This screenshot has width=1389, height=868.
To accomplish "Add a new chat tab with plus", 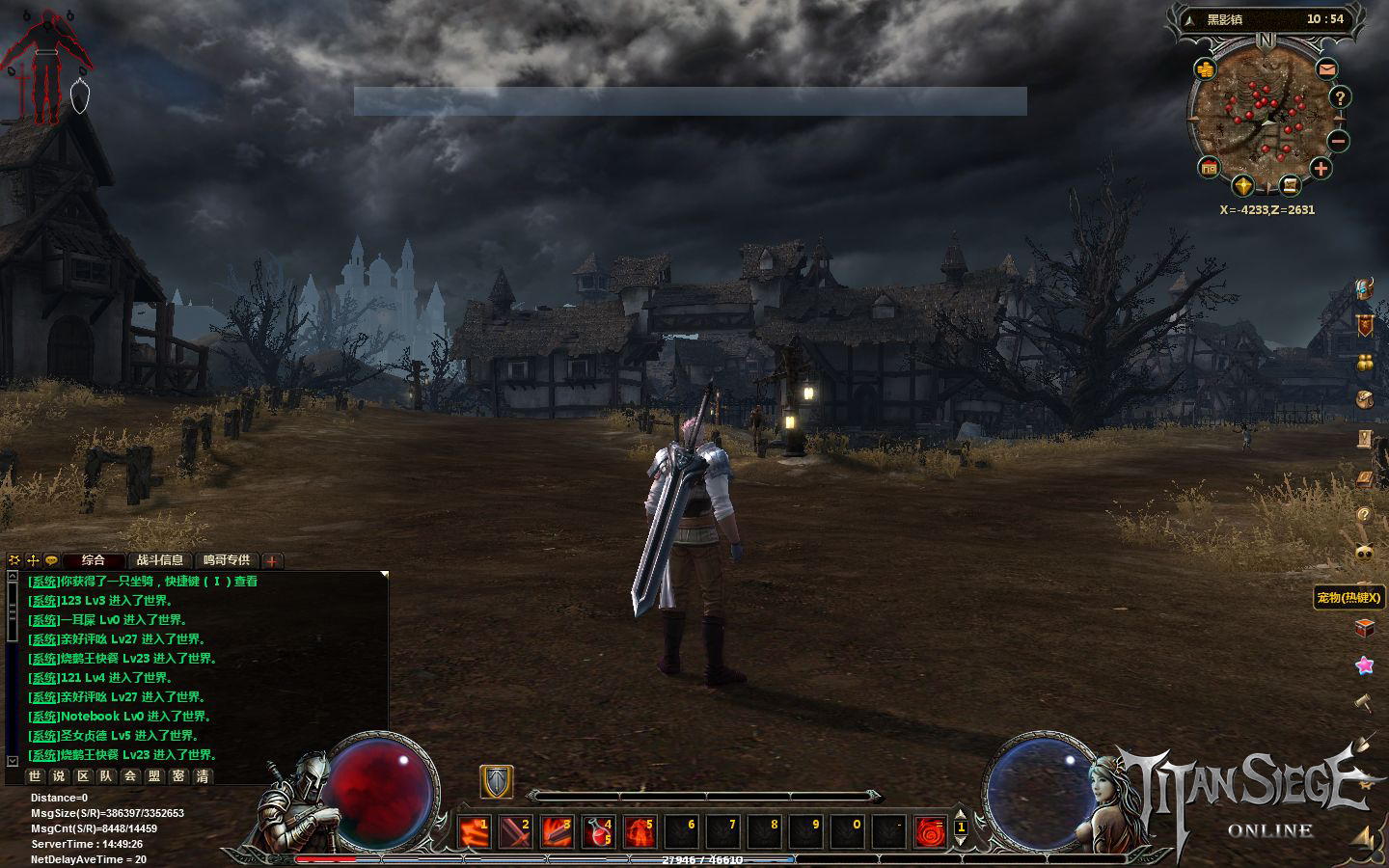I will 273,560.
